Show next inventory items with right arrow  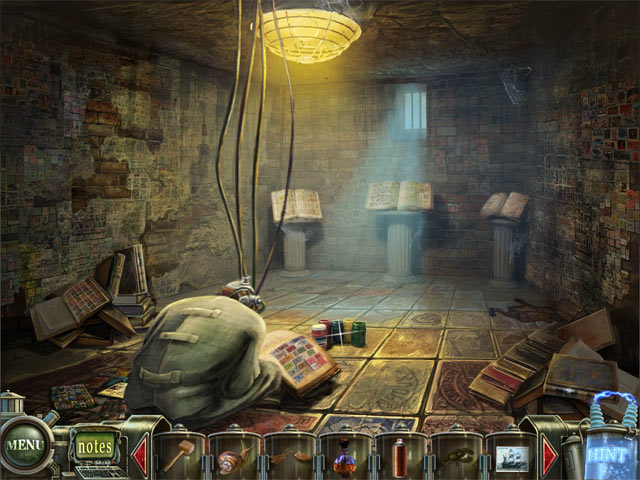tap(550, 456)
